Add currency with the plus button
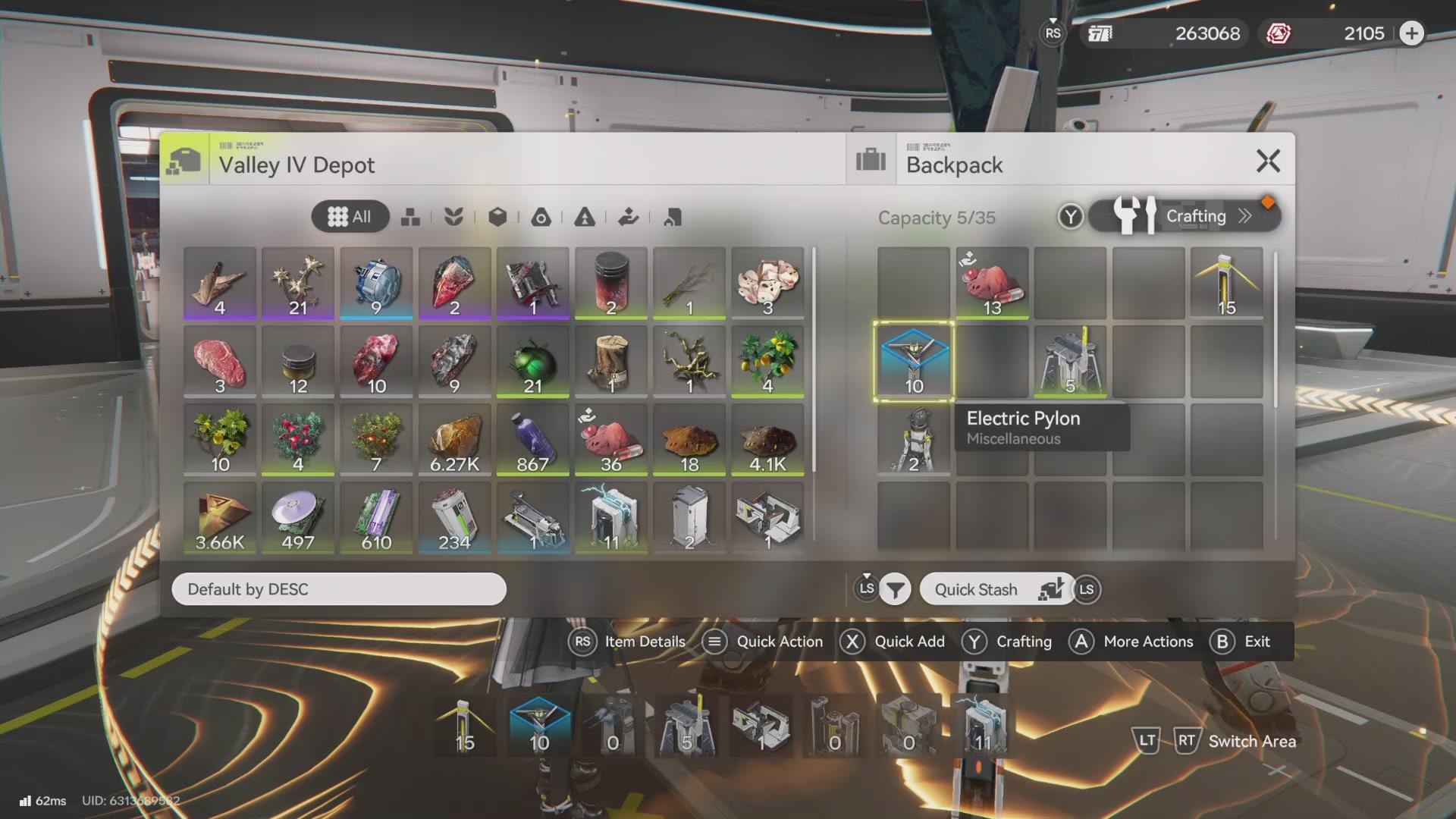Screen dimensions: 1456x819 [1411, 33]
